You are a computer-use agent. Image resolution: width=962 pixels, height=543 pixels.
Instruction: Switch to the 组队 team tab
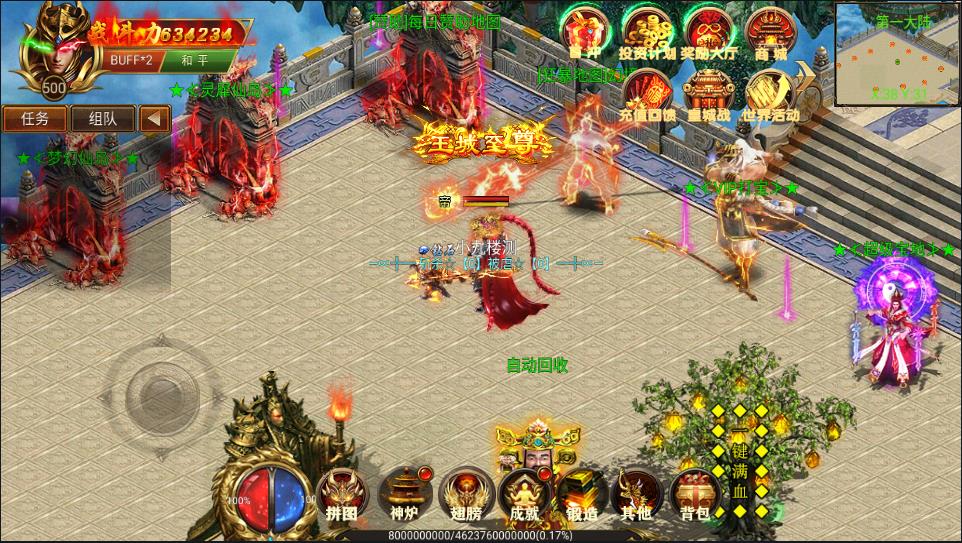click(x=102, y=118)
